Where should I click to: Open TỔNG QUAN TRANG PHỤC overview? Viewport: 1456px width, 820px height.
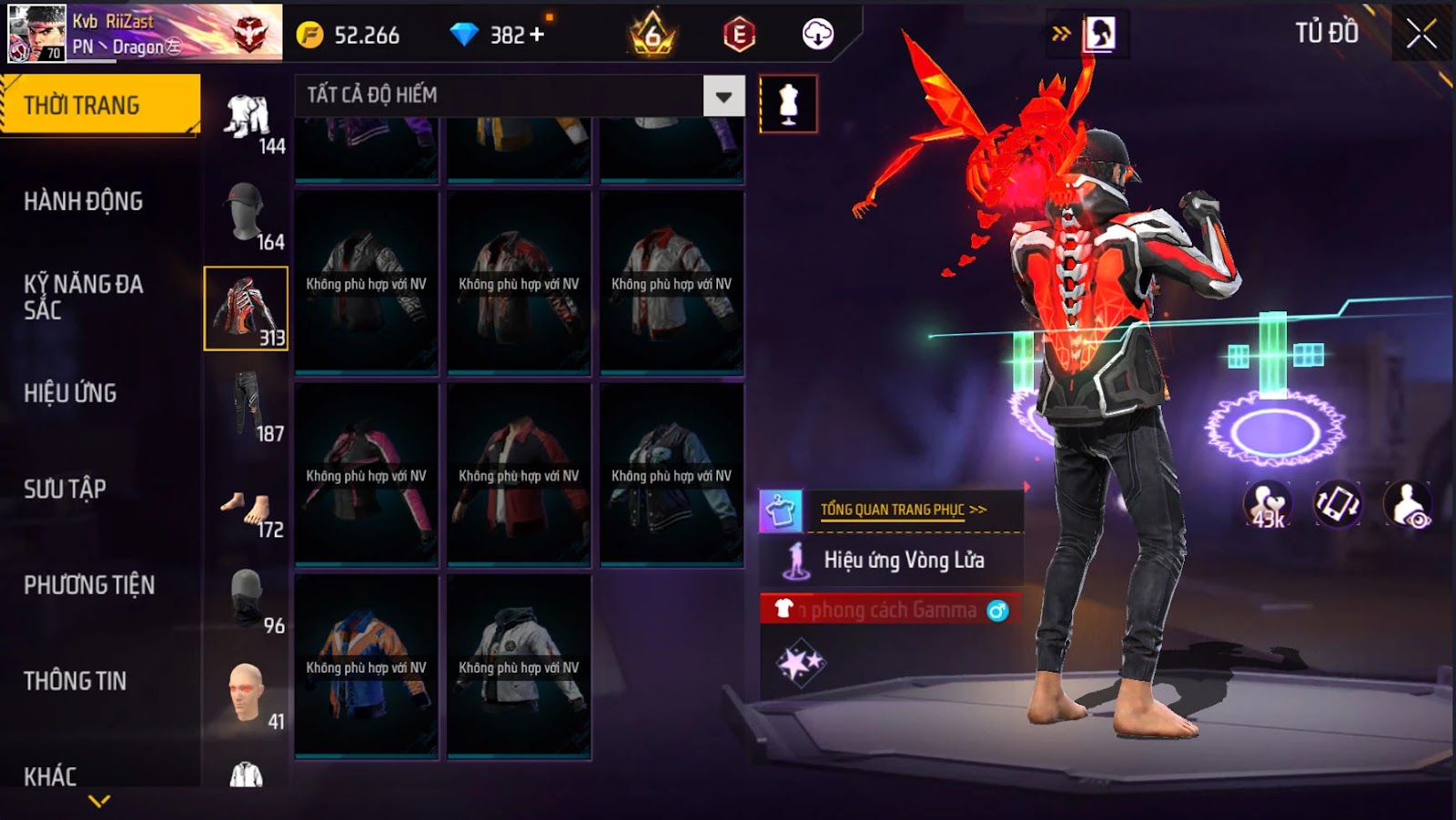point(903,510)
